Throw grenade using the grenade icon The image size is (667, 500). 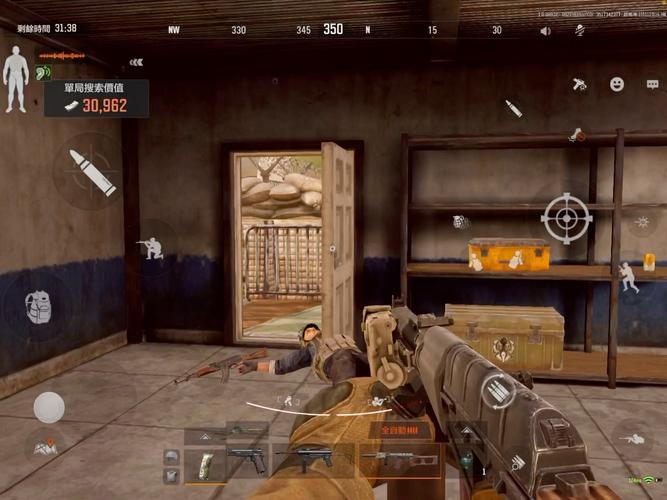click(x=460, y=221)
